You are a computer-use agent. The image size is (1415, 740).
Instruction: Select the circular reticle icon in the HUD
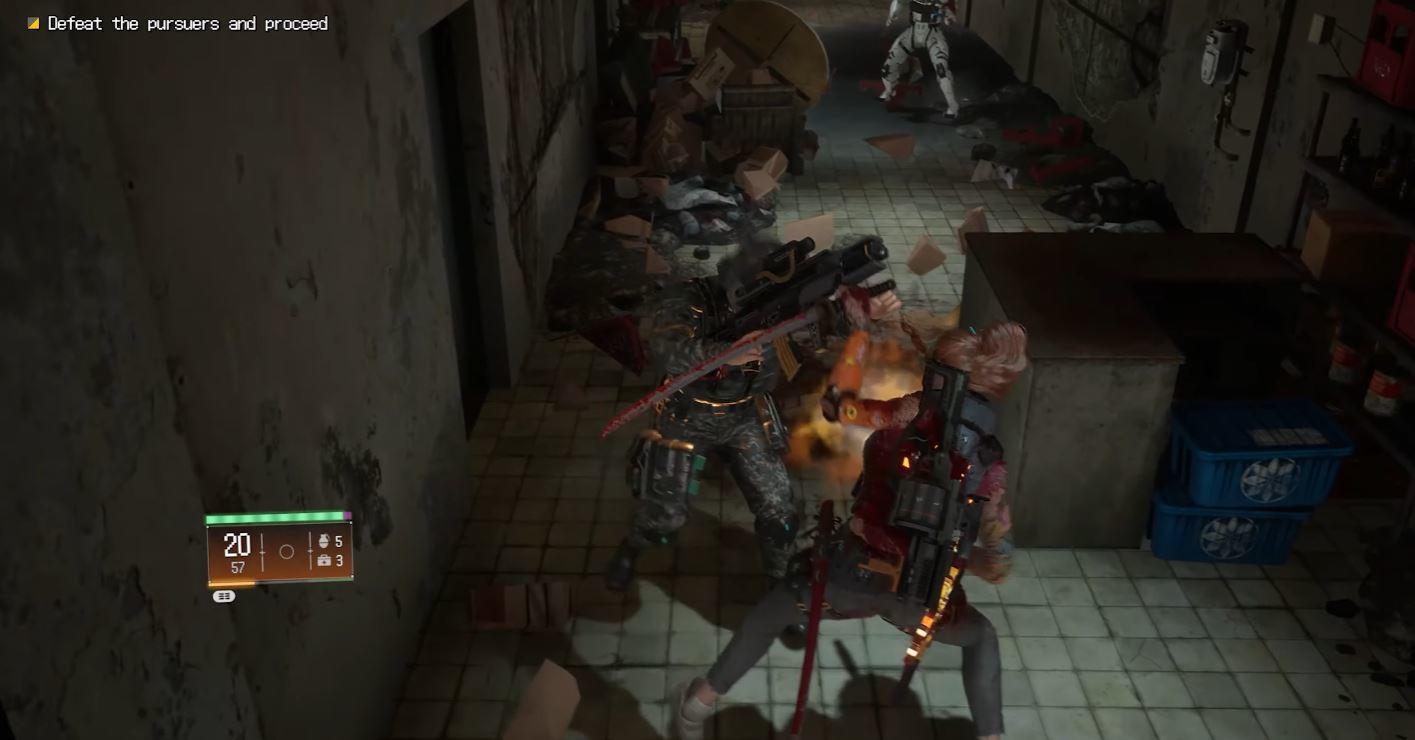(x=286, y=550)
